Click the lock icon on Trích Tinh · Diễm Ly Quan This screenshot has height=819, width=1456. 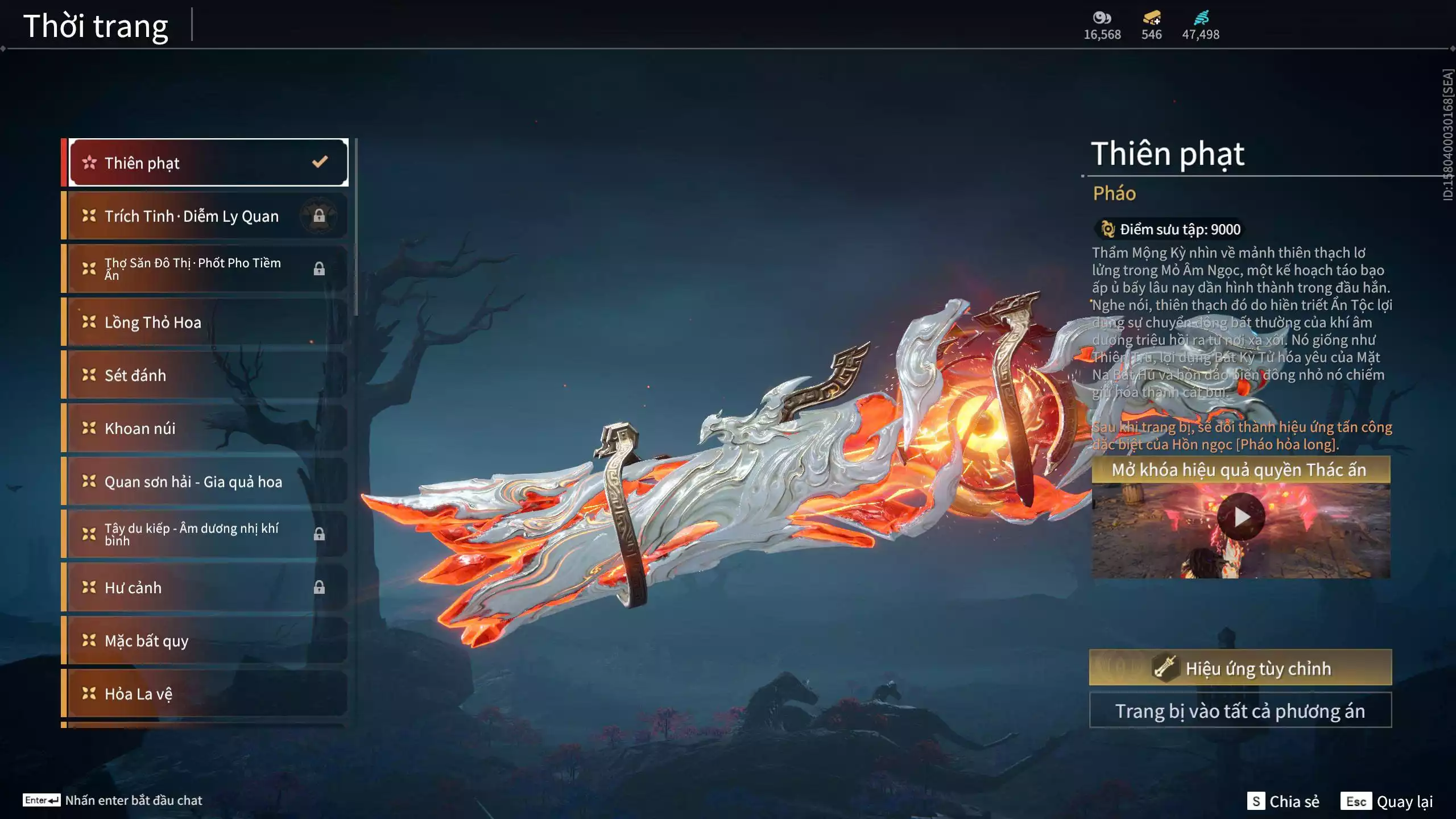pyautogui.click(x=320, y=216)
